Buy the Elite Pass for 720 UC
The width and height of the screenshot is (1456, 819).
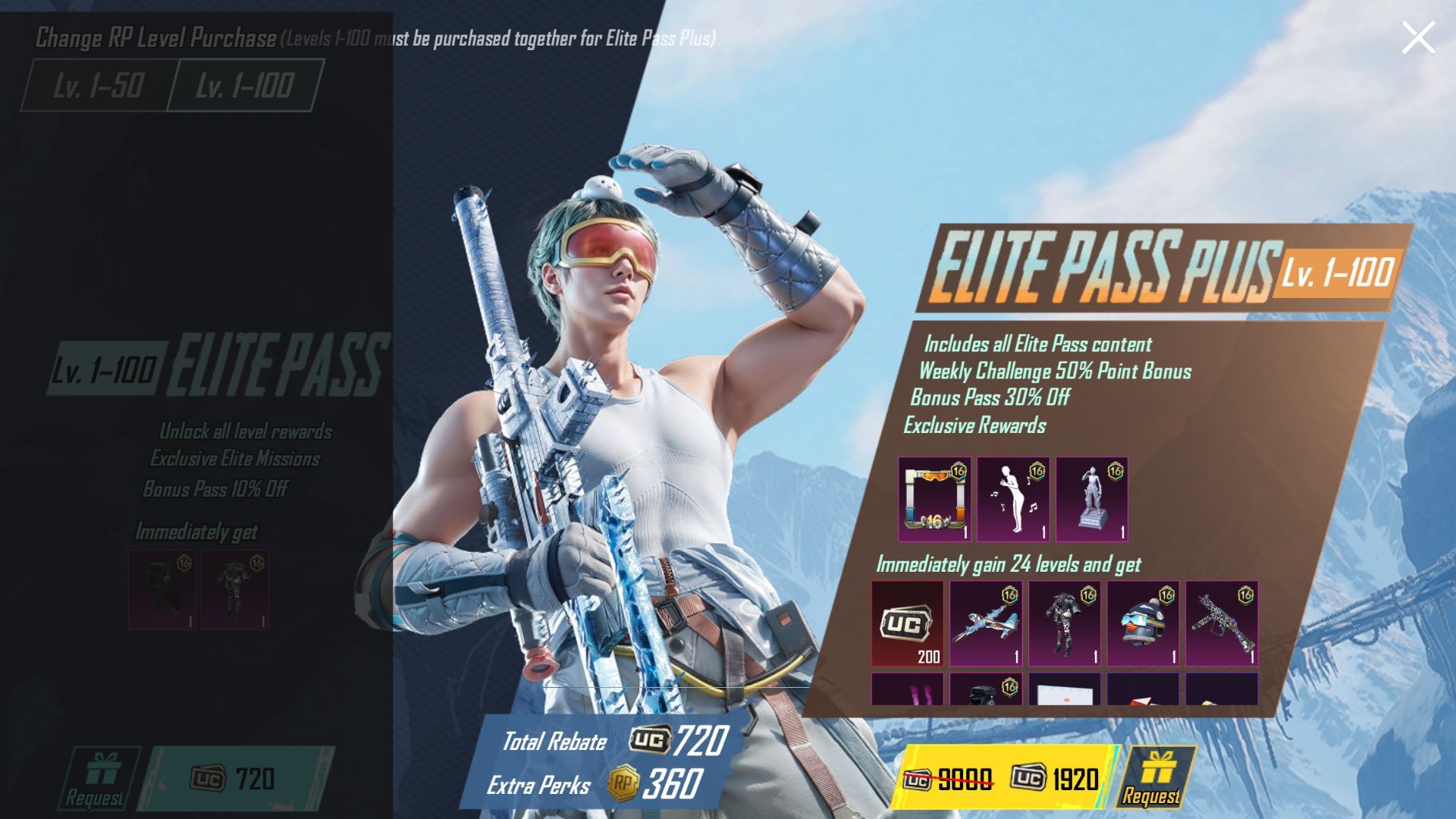point(235,779)
